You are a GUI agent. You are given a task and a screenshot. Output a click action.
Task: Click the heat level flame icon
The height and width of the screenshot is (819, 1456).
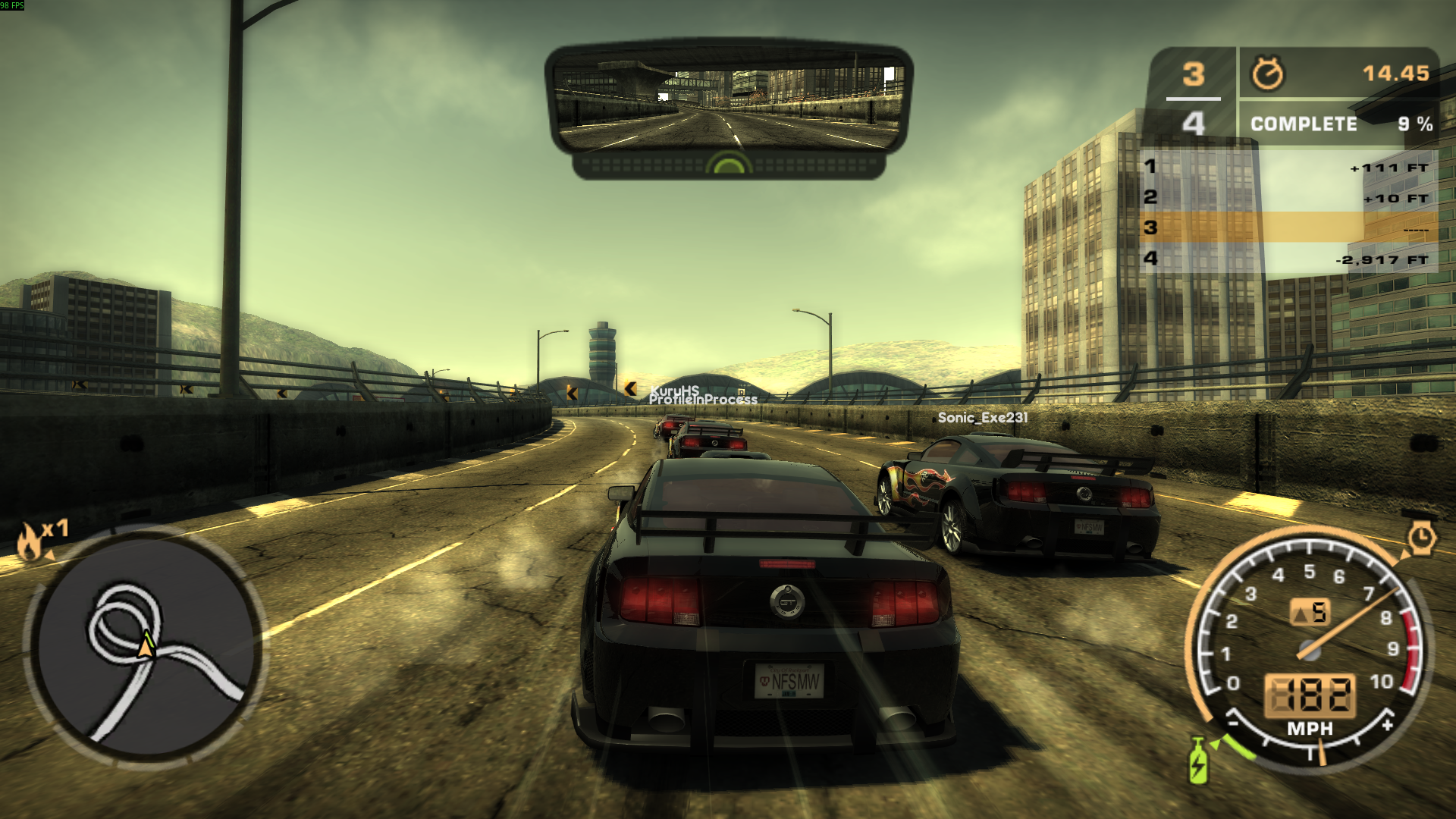coord(30,541)
